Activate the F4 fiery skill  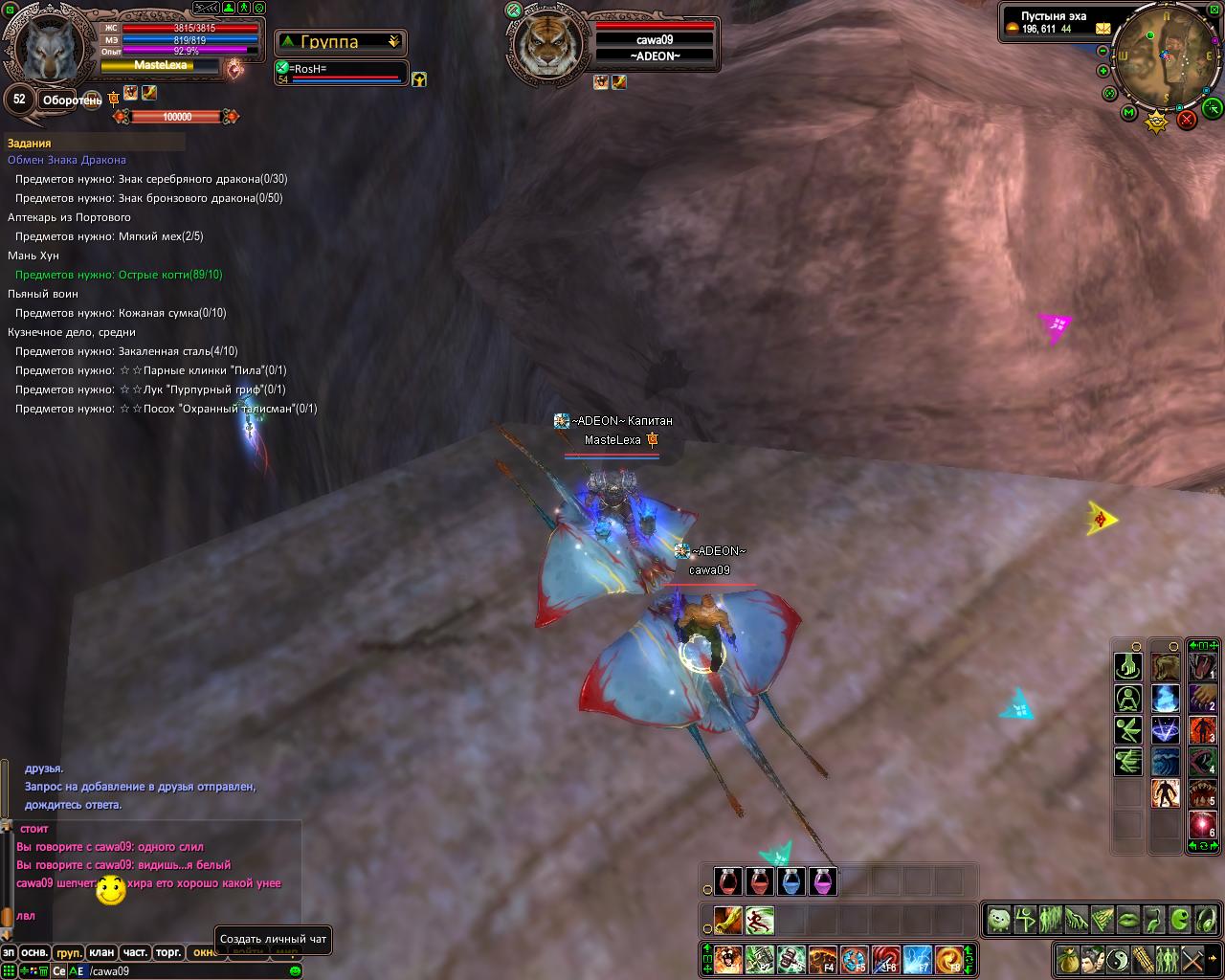[823, 958]
